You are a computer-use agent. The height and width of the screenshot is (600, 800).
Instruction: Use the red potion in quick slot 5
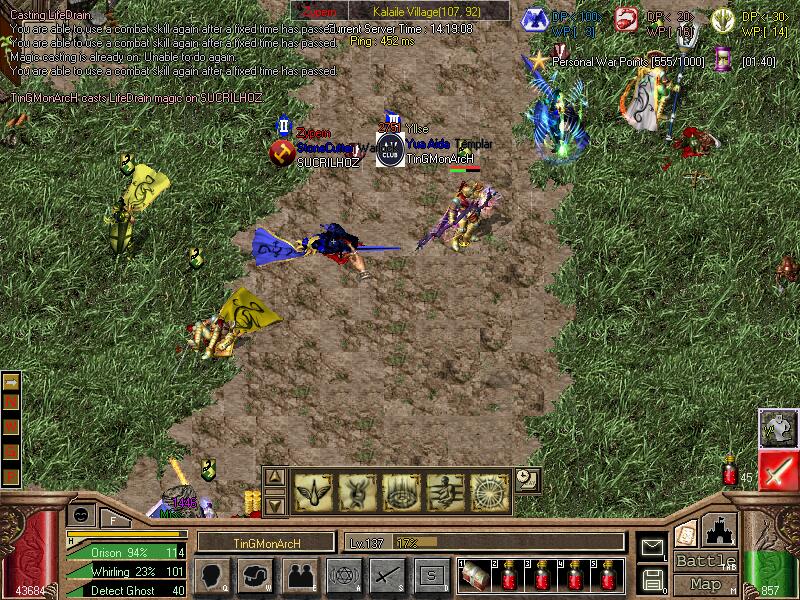click(x=608, y=577)
